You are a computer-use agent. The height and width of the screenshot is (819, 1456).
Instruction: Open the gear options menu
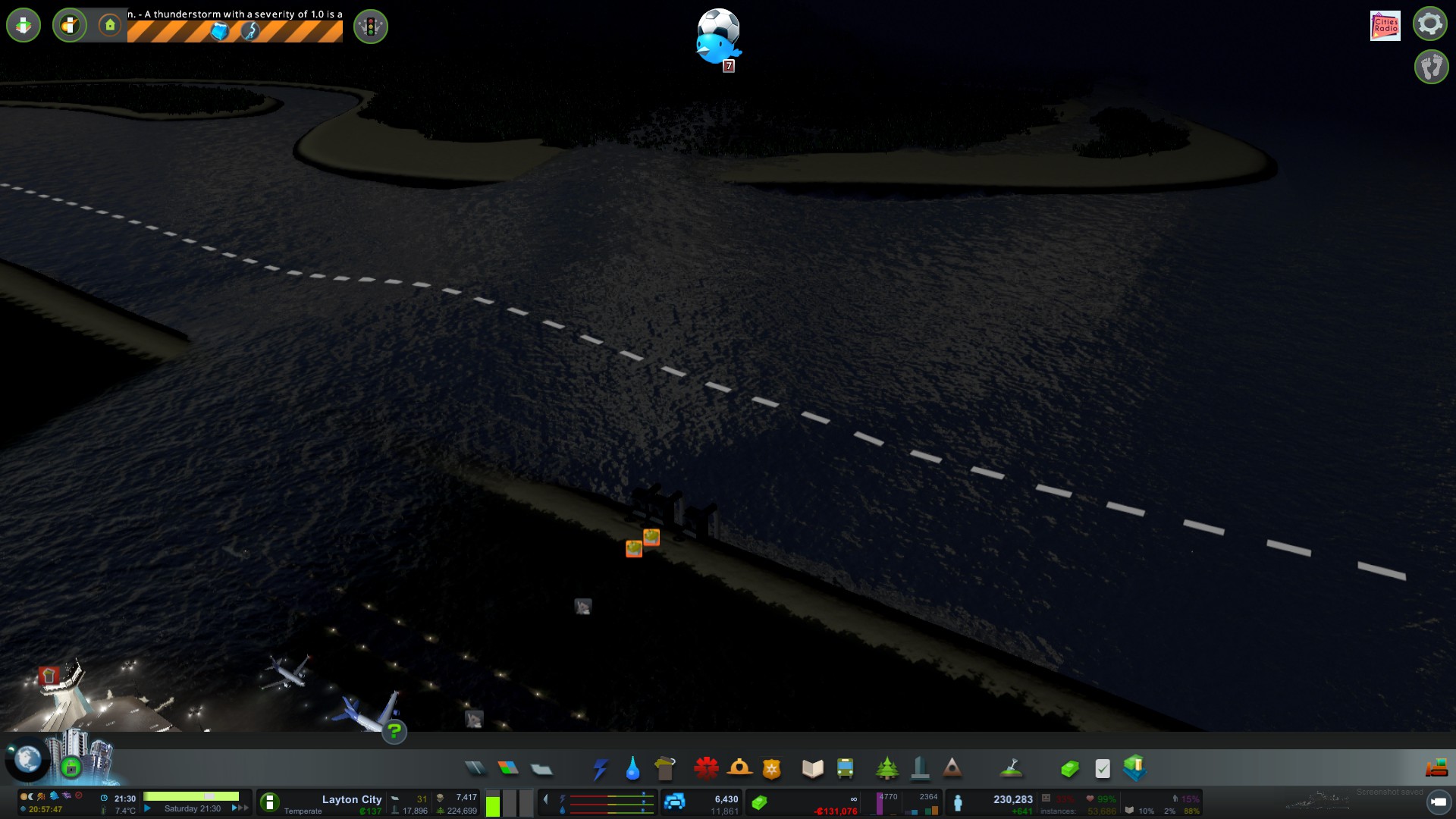1430,24
